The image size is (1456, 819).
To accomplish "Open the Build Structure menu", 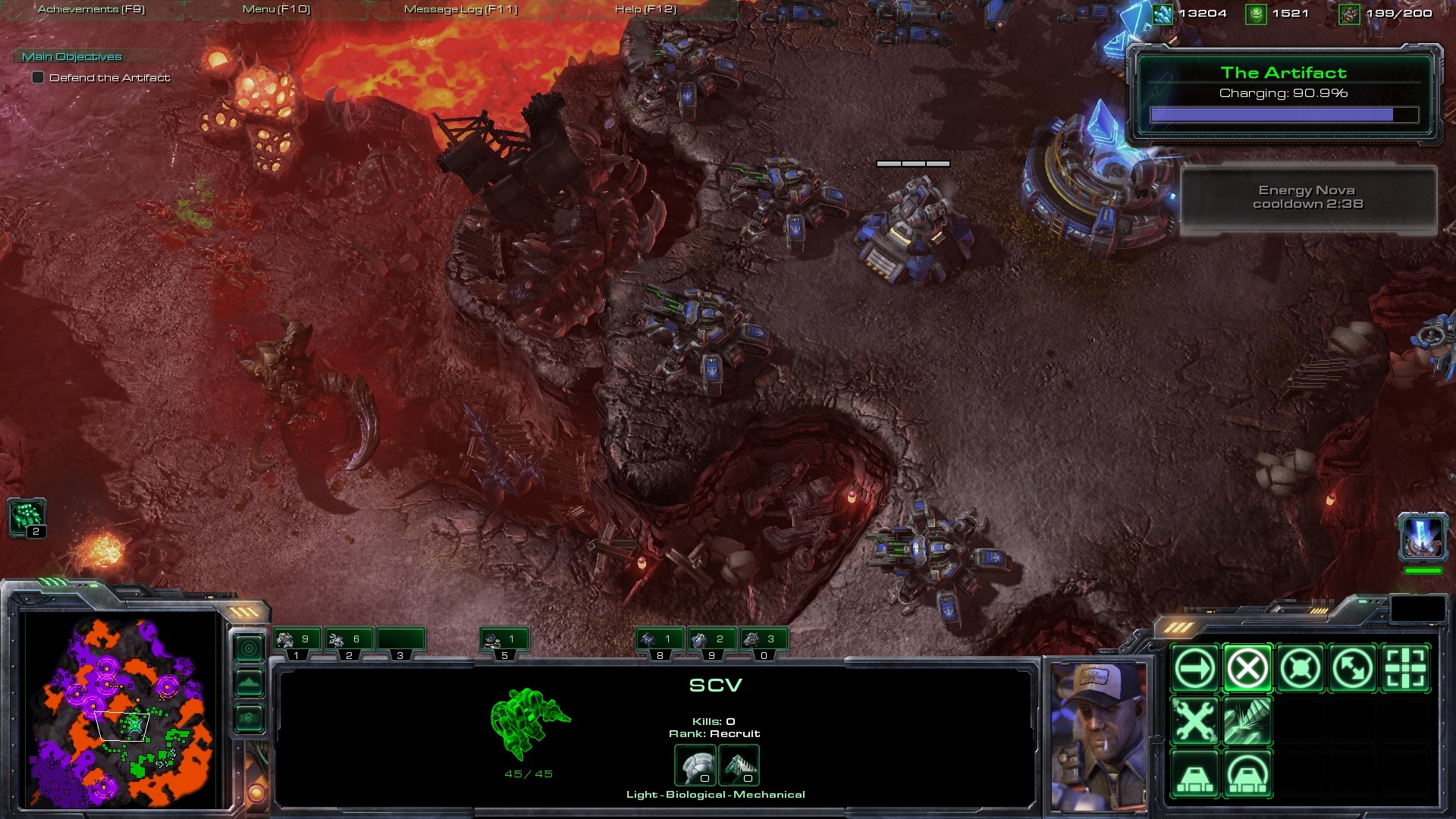I will pyautogui.click(x=1194, y=774).
